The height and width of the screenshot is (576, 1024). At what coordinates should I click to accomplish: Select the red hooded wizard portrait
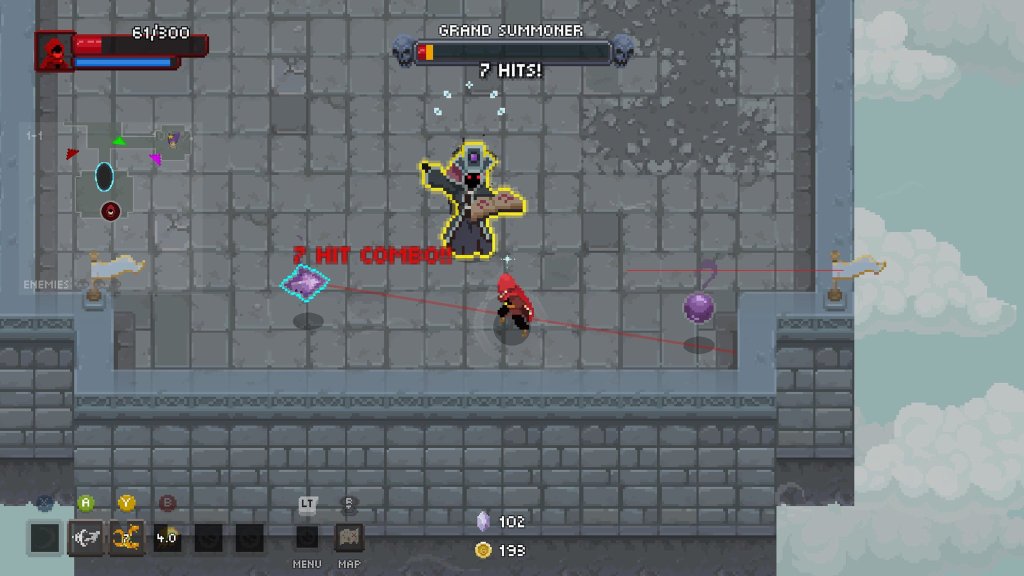tap(54, 52)
